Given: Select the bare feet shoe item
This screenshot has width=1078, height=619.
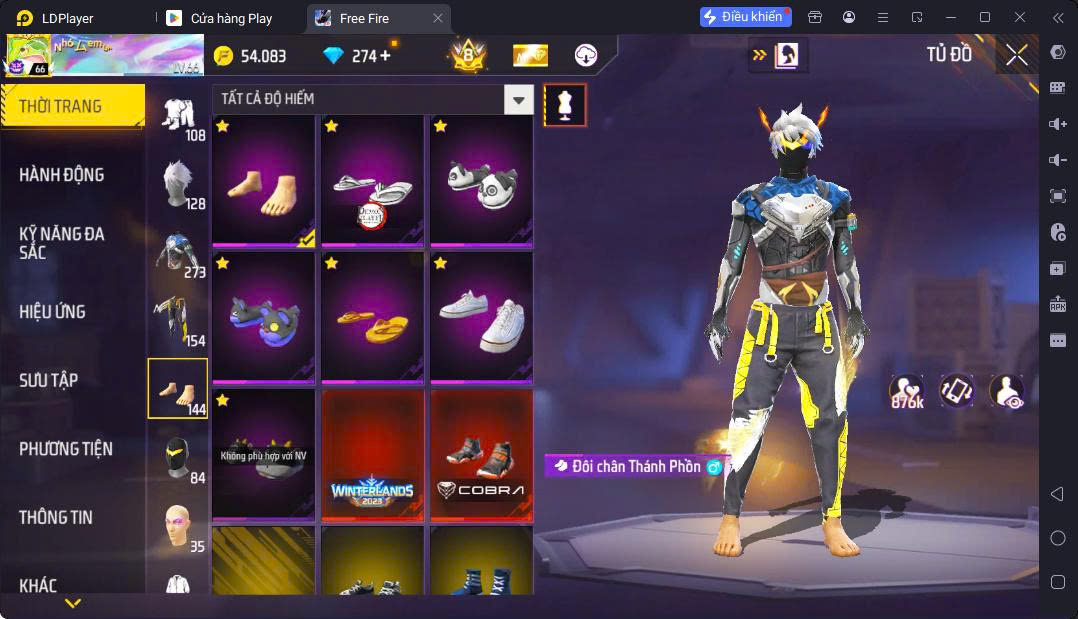Looking at the screenshot, I should (263, 180).
